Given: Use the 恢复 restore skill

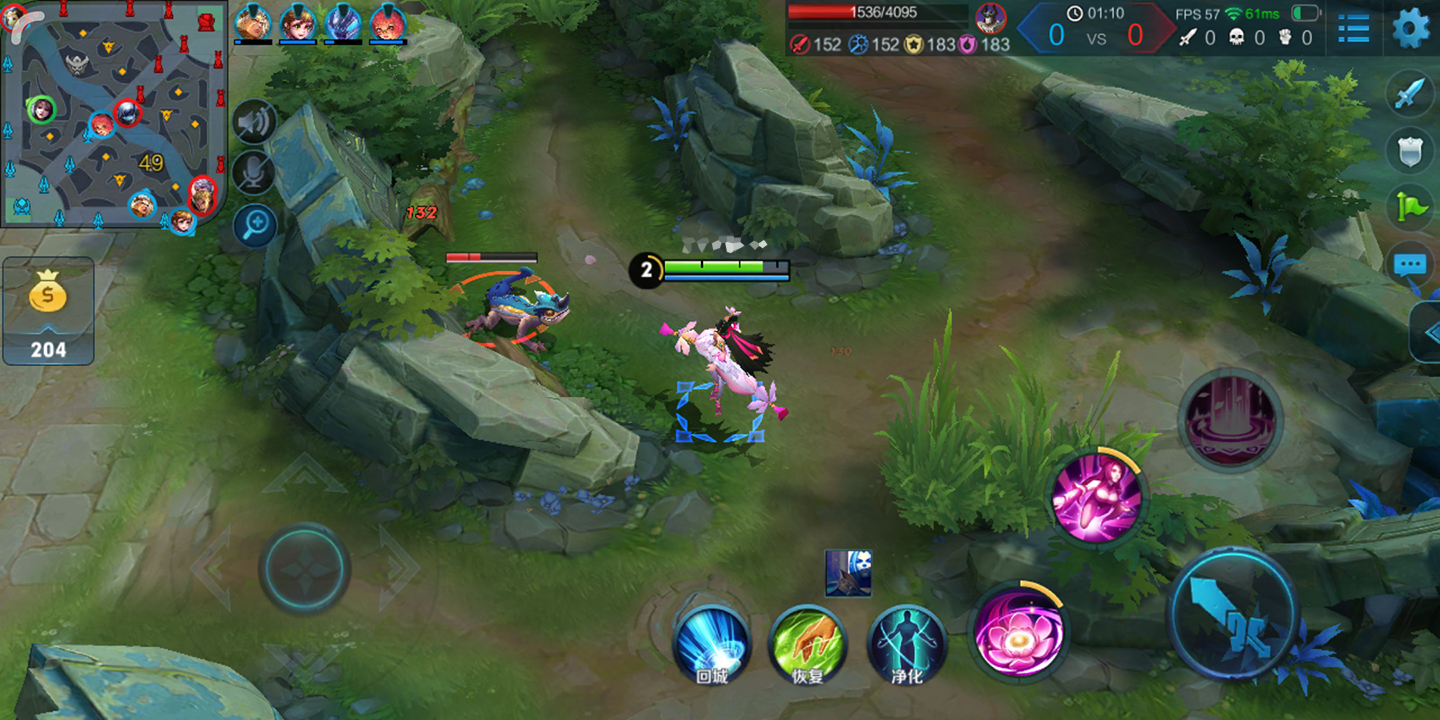Looking at the screenshot, I should [807, 643].
